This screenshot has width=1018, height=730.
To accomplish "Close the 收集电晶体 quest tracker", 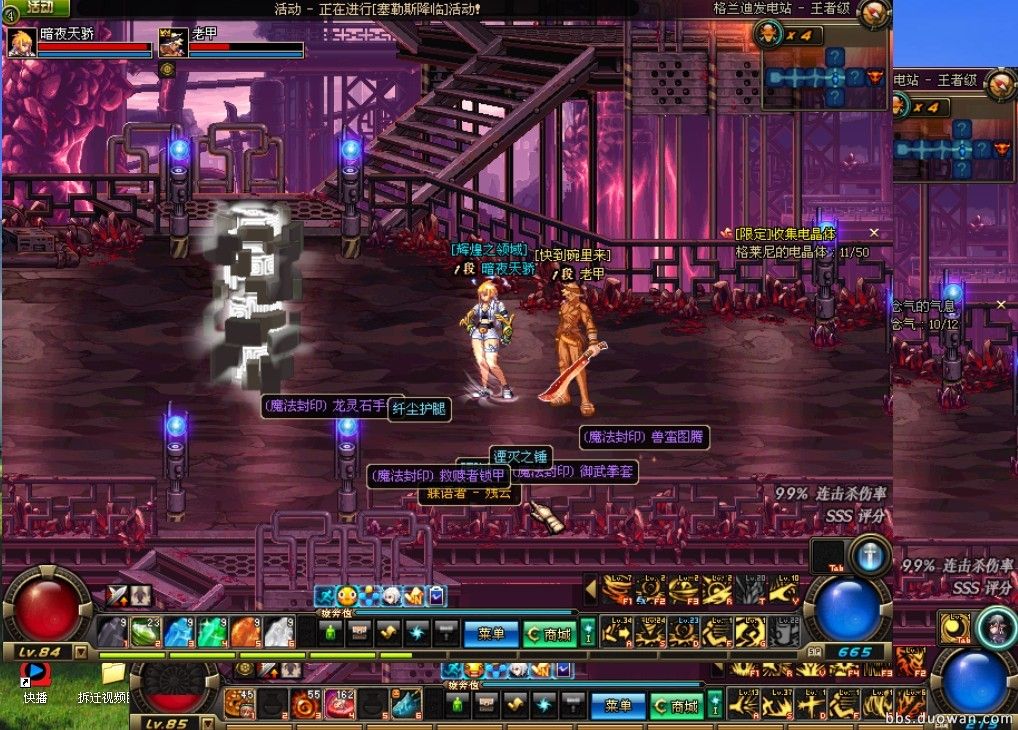I will 874,233.
